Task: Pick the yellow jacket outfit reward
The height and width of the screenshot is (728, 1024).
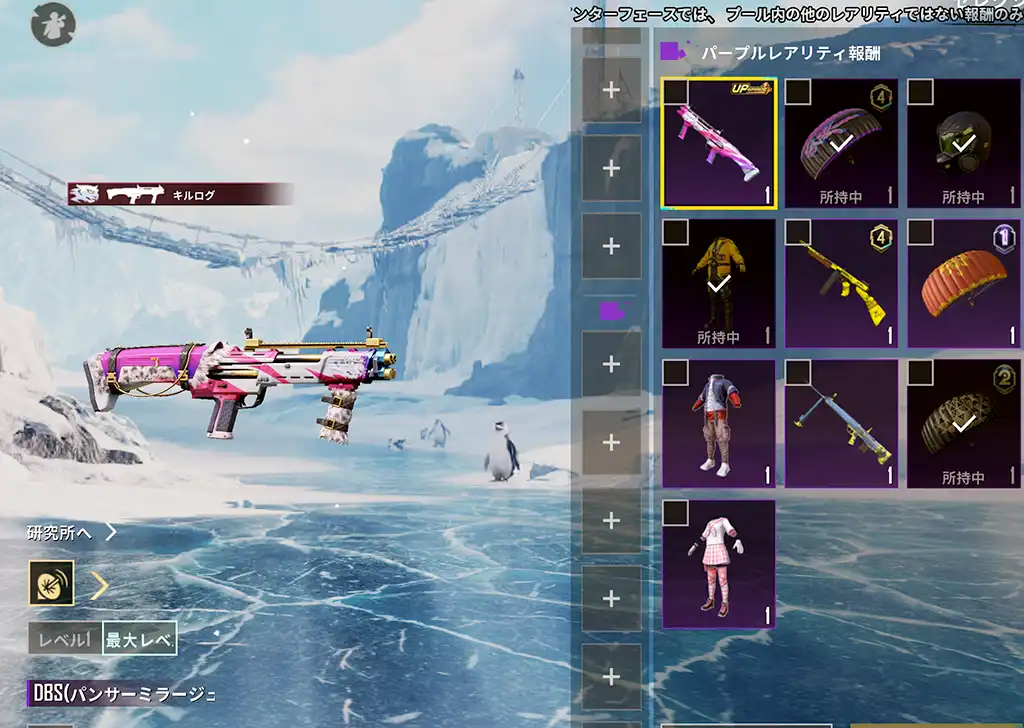Action: 718,285
